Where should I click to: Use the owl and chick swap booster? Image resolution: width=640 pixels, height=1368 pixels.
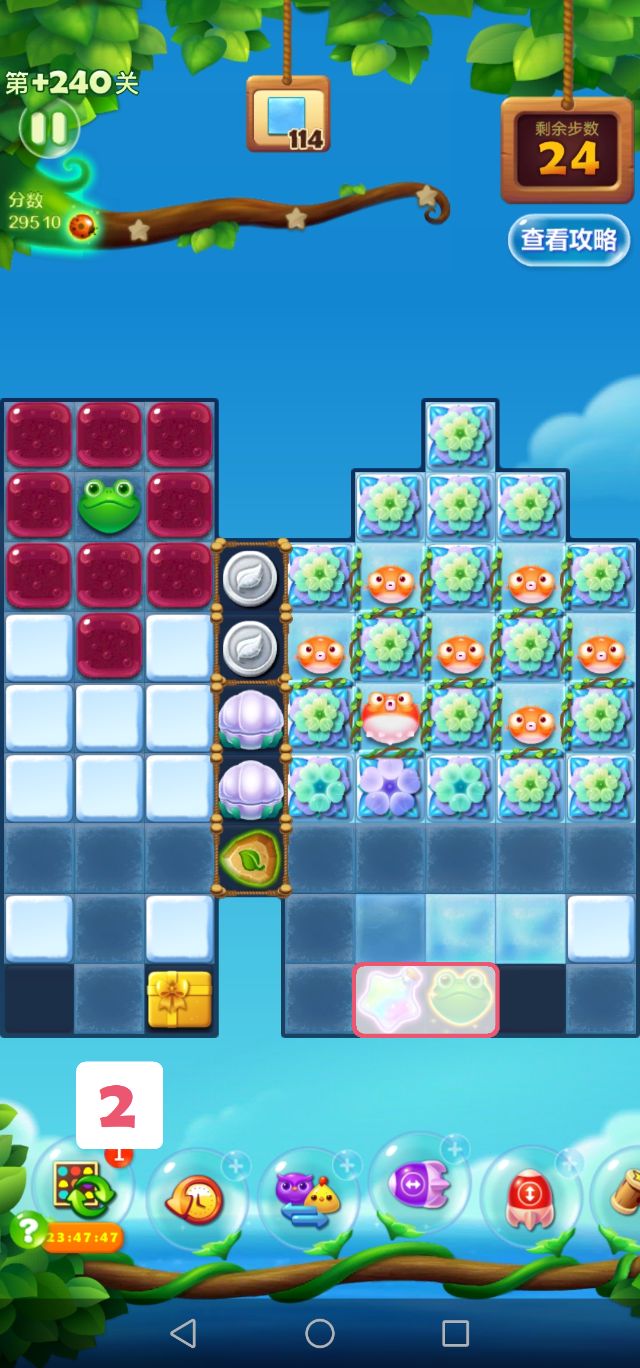(x=307, y=1198)
